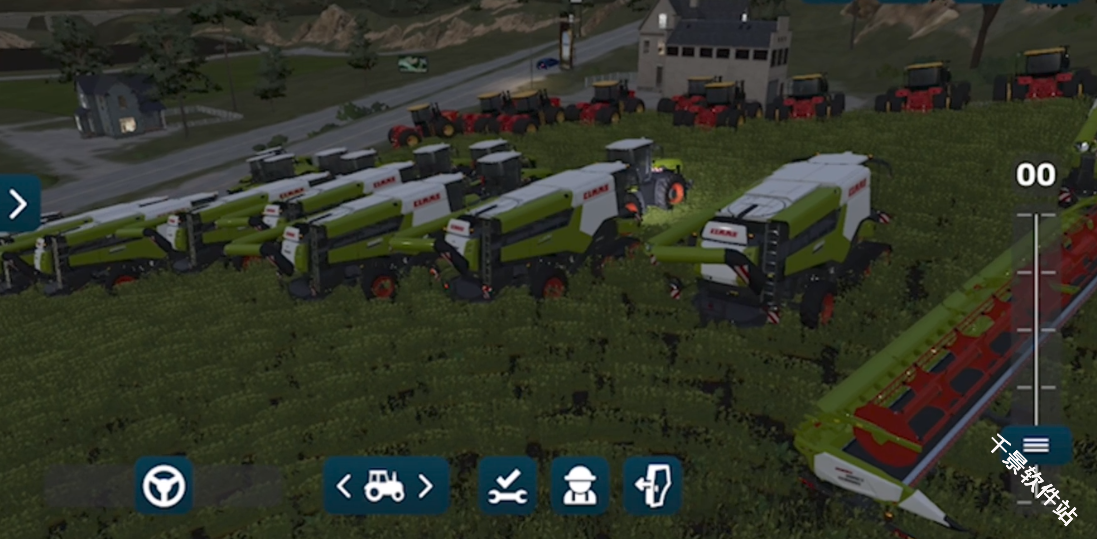Screen dimensions: 1097x539
Task: Click the throttle slider handle
Action: pyautogui.click(x=1036, y=445)
